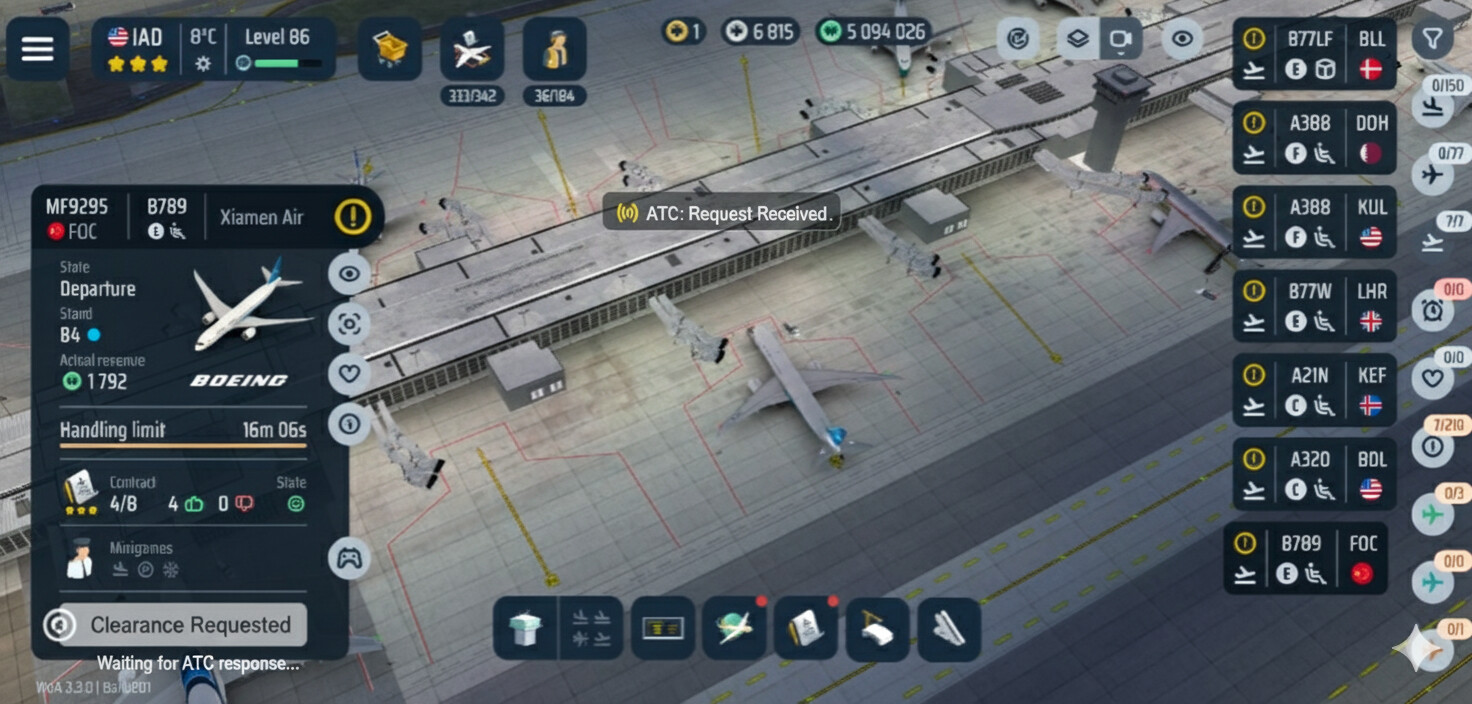Open the flight information board in bottom toolbar
Viewport: 1472px width, 704px height.
[x=662, y=629]
